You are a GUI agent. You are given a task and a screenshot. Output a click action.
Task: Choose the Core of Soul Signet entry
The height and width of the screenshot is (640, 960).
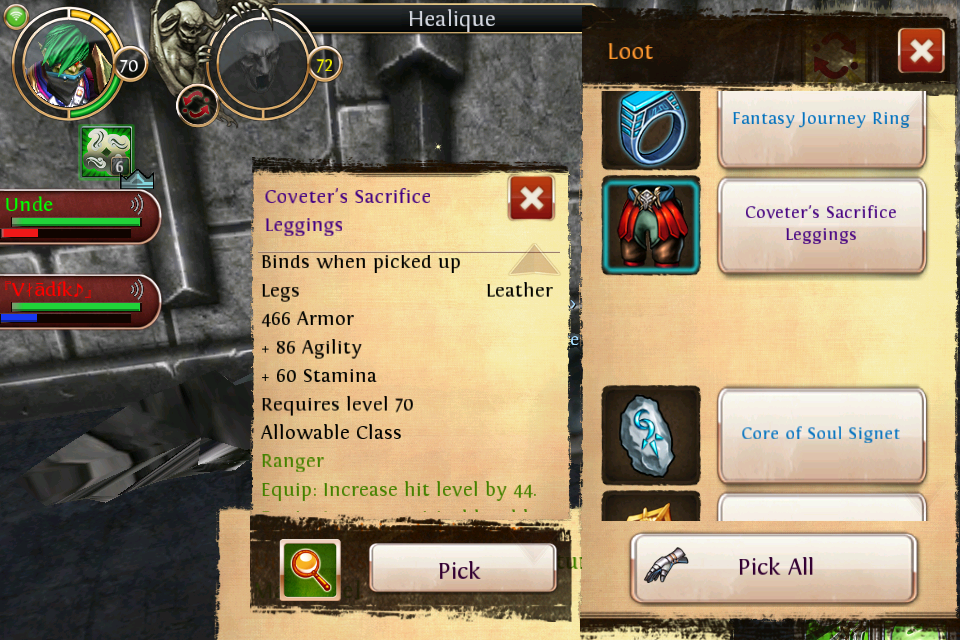click(x=820, y=434)
